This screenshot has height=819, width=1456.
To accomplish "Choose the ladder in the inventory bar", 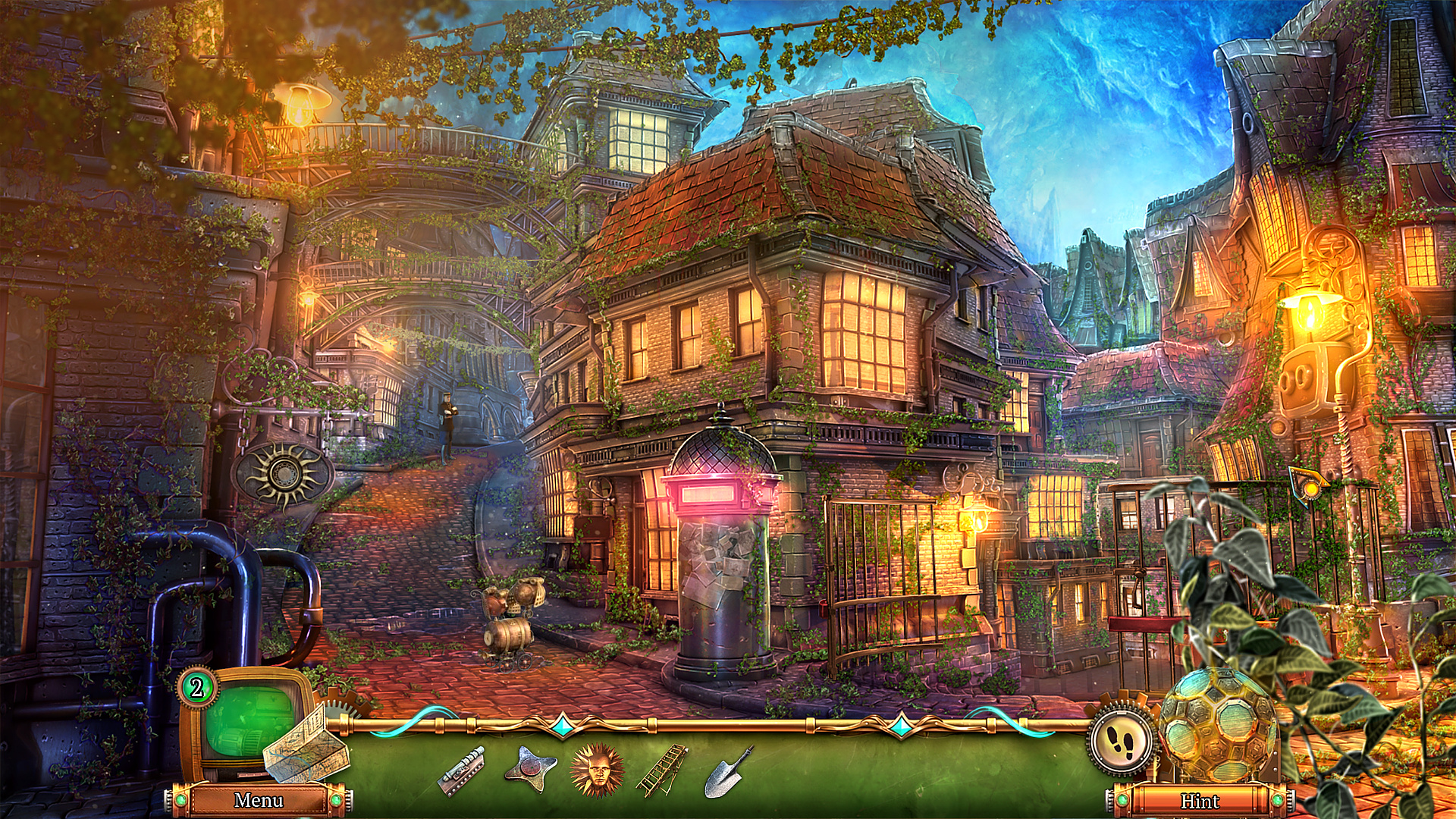I will 662,770.
